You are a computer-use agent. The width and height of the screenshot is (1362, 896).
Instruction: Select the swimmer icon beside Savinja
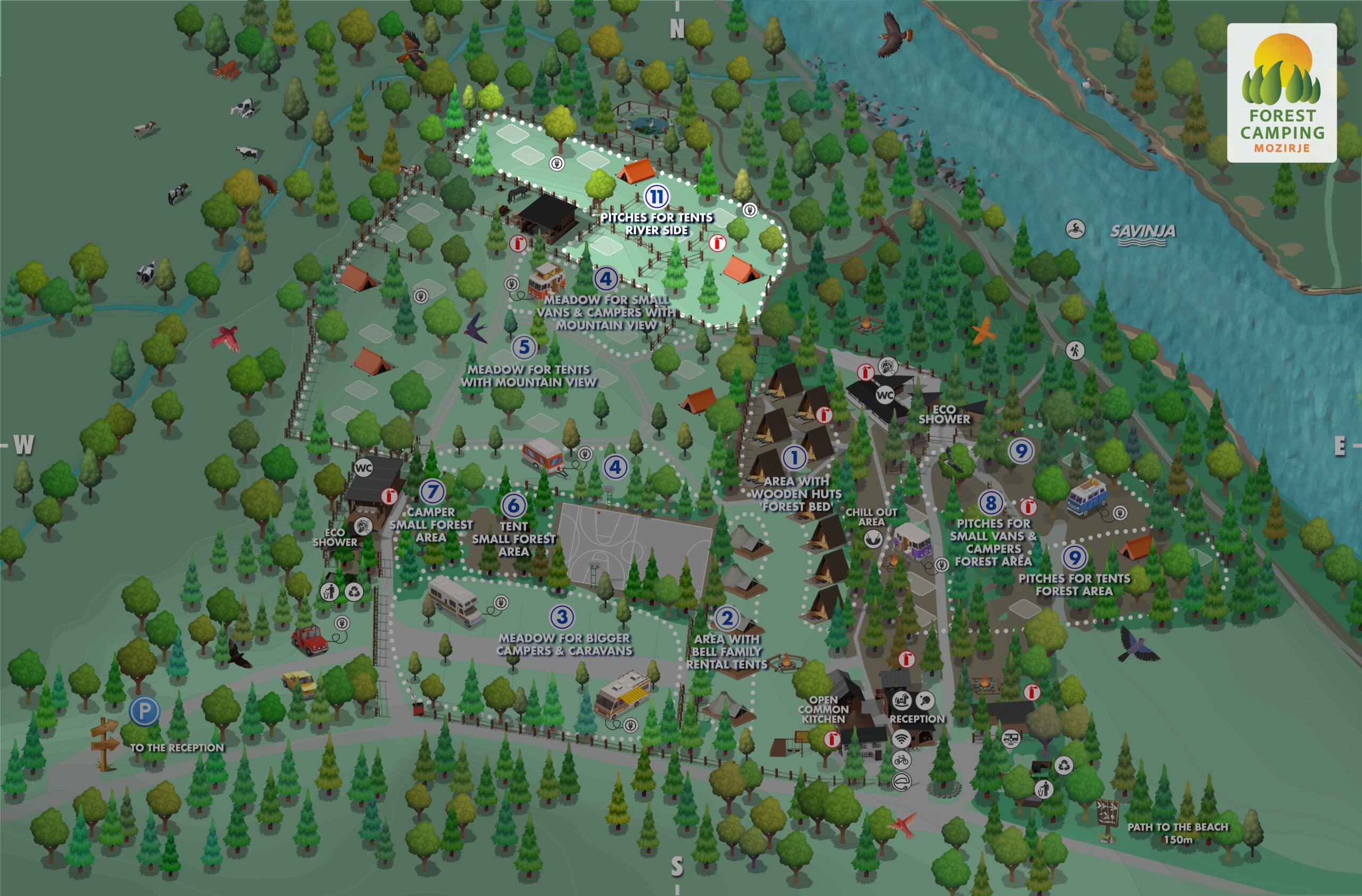pos(1076,229)
